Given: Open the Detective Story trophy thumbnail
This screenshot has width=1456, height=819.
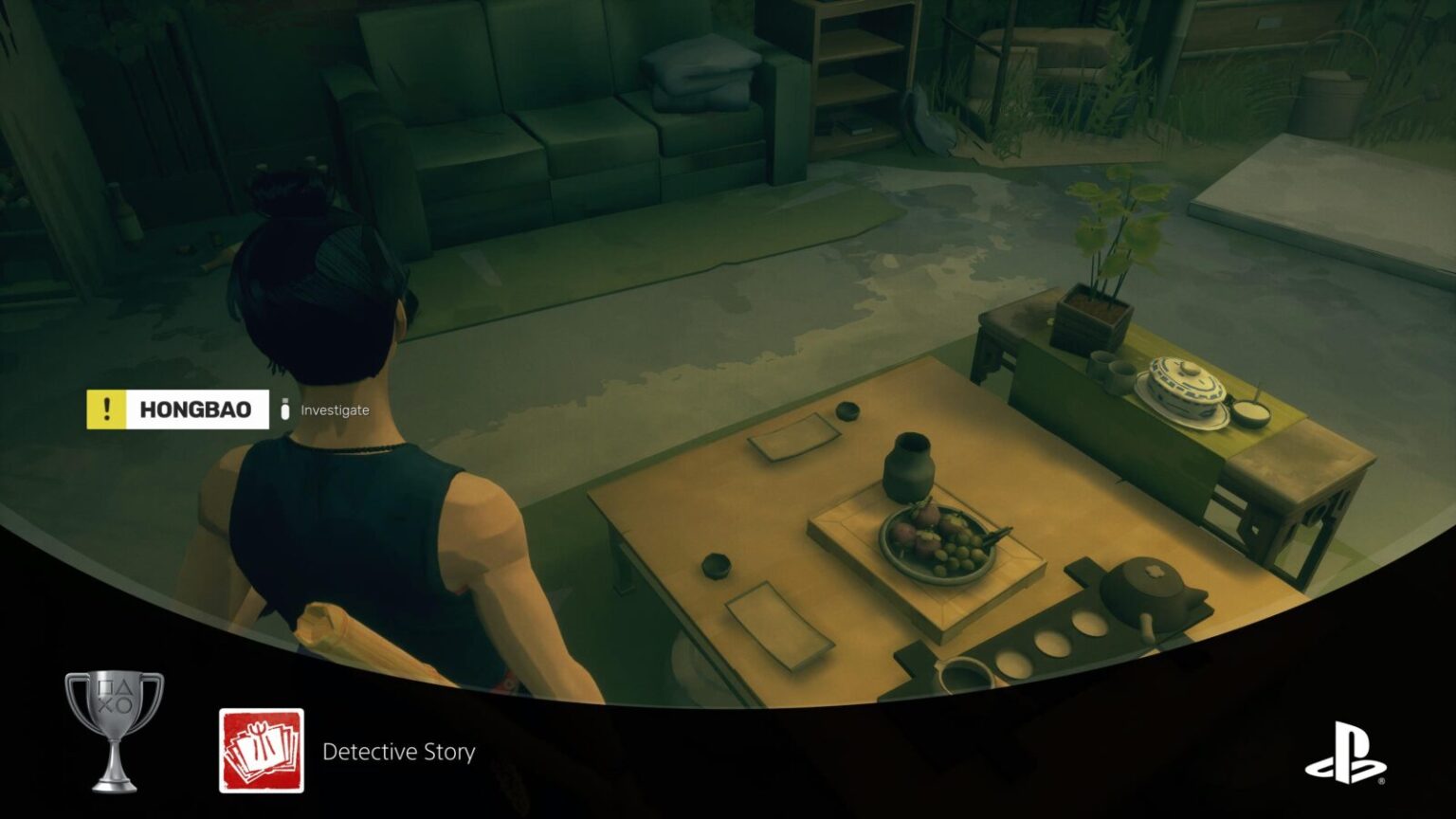Looking at the screenshot, I should coord(262,750).
